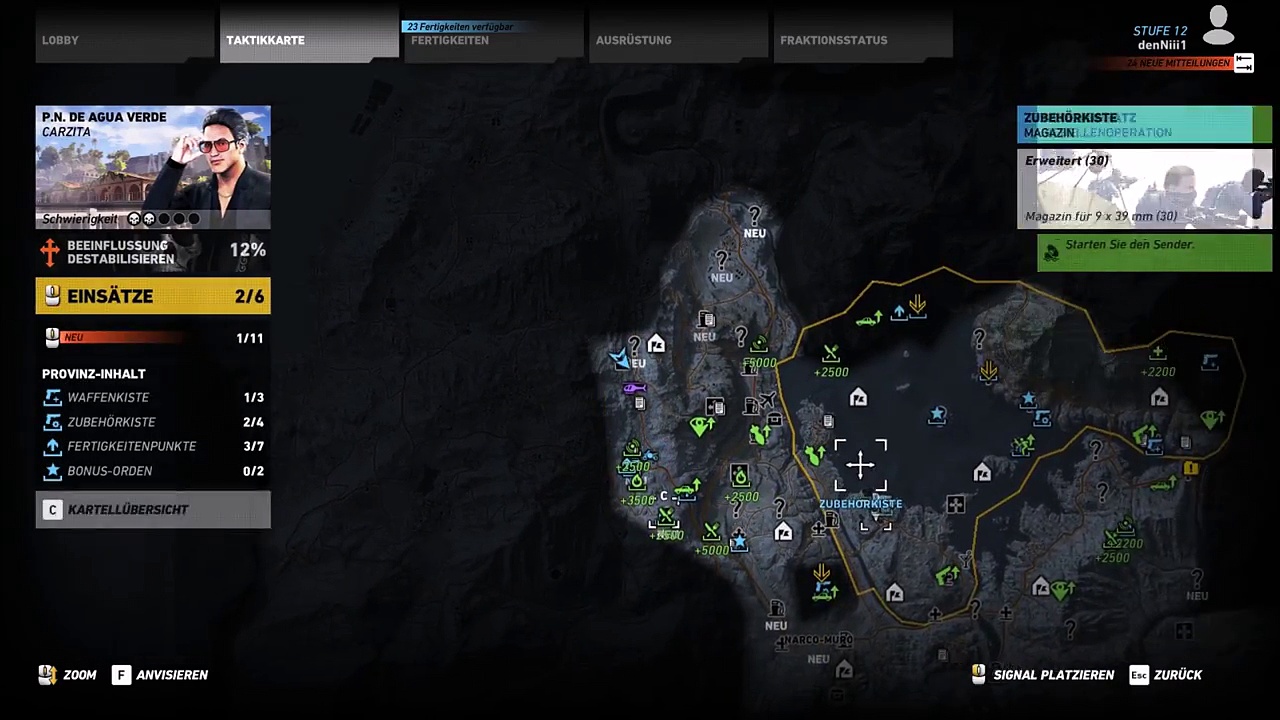The width and height of the screenshot is (1280, 720).
Task: Click the denNiii1 player profile avatar
Action: [1218, 26]
